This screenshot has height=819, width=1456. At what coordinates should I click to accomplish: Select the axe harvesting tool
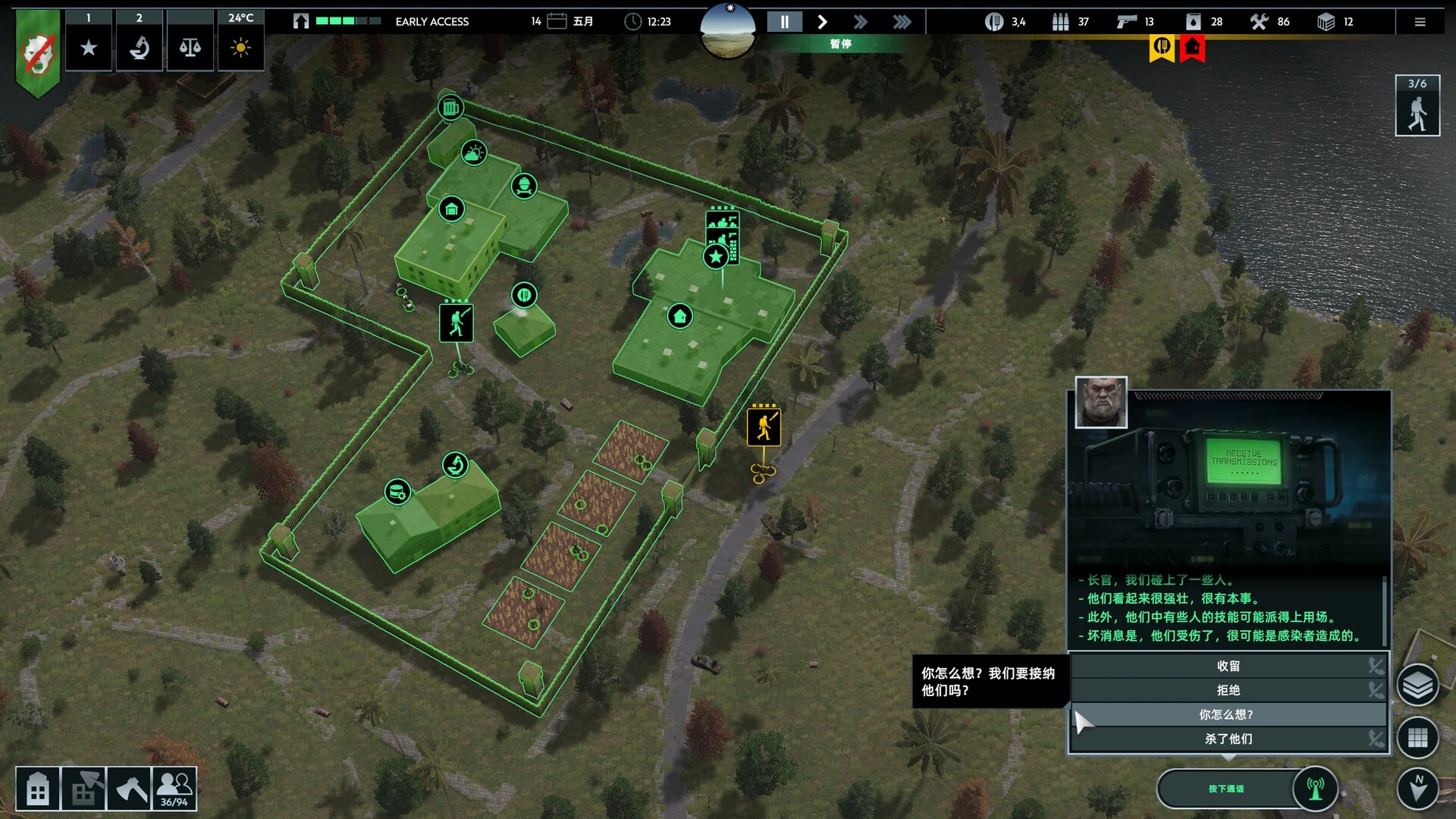(x=130, y=789)
